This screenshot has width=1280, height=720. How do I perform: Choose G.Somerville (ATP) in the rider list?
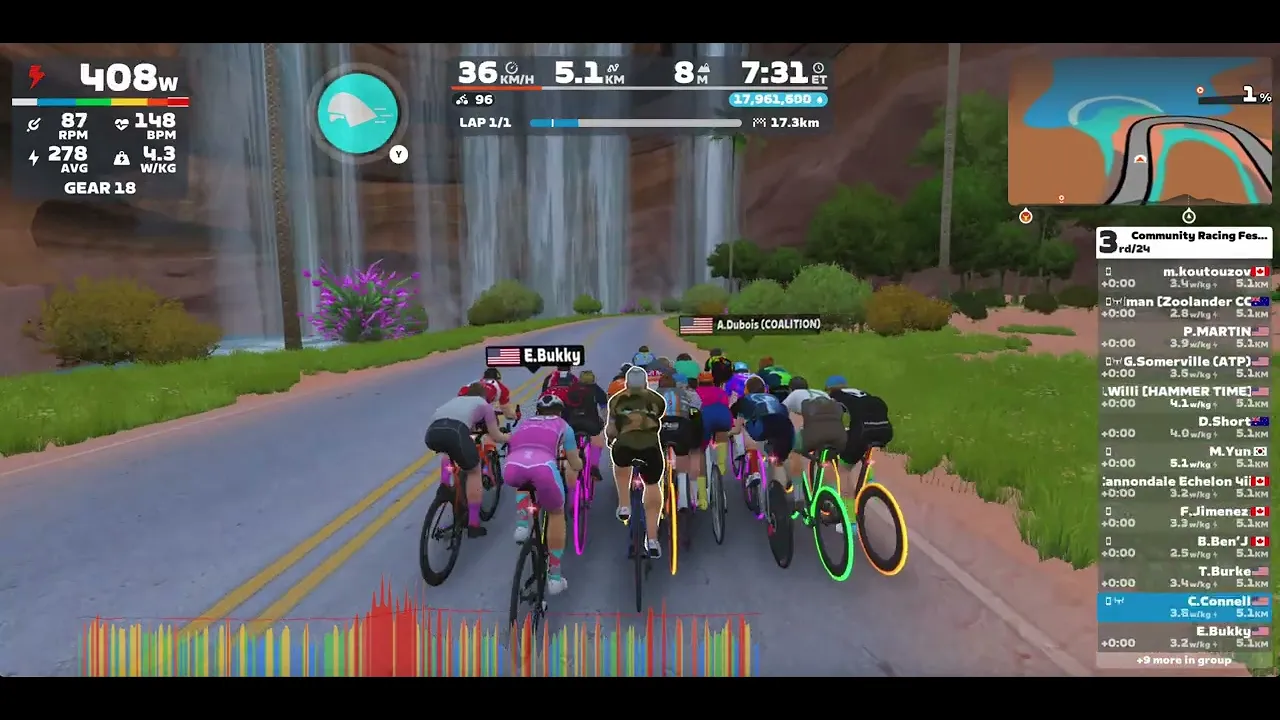(1184, 367)
